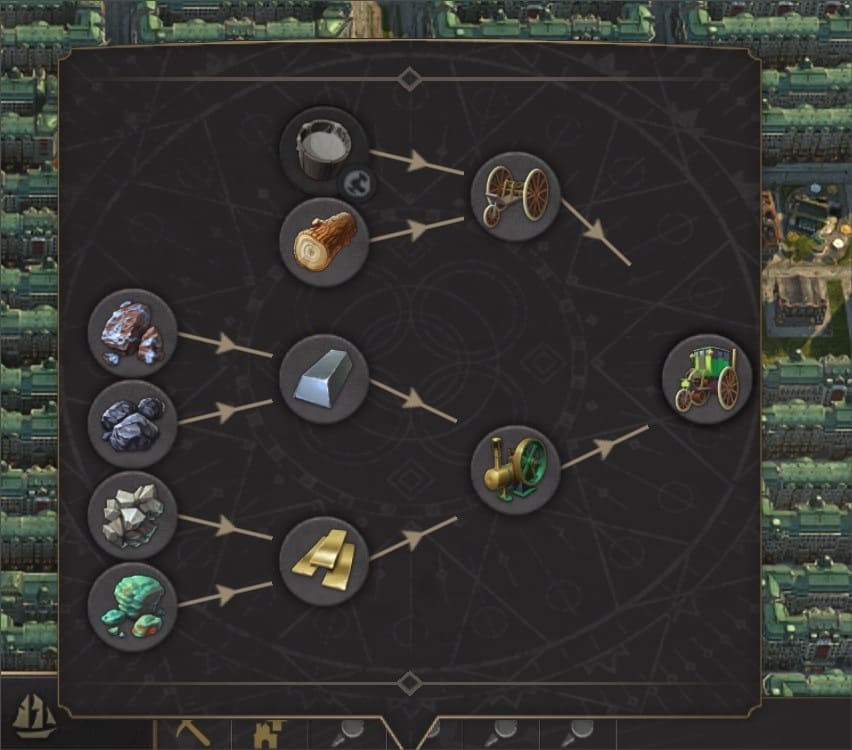Viewport: 852px width, 750px height.
Task: Open the chassis wheels production node
Action: [x=515, y=196]
